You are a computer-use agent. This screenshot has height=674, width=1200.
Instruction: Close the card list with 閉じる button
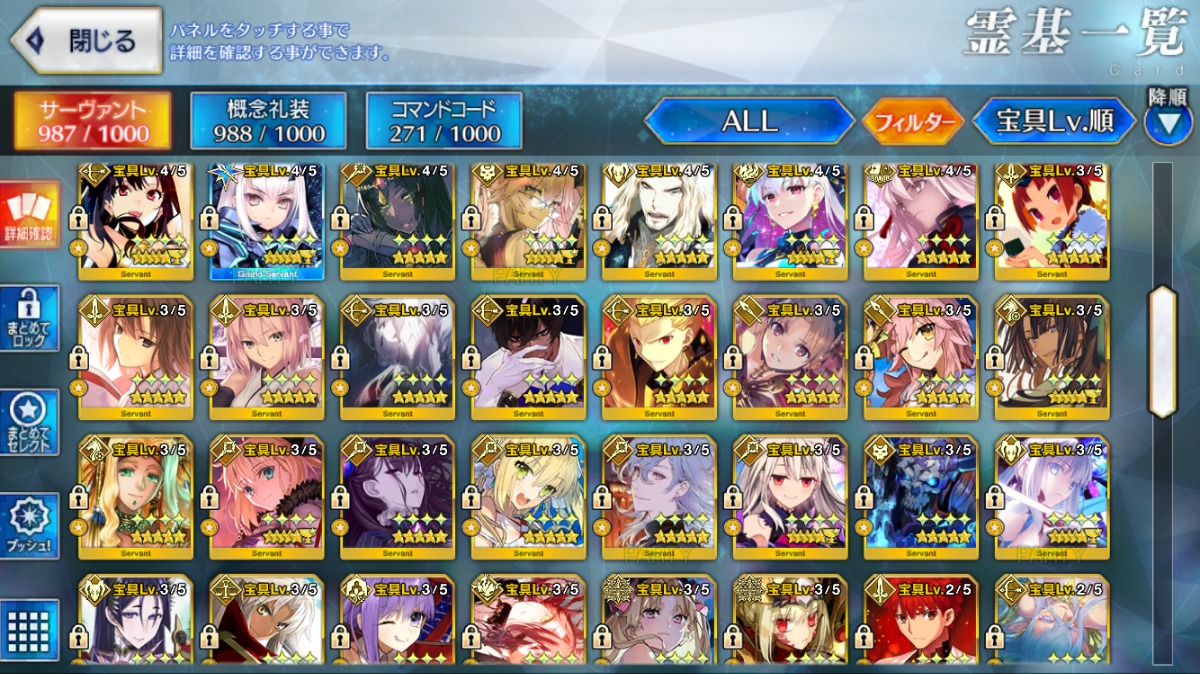pyautogui.click(x=86, y=41)
